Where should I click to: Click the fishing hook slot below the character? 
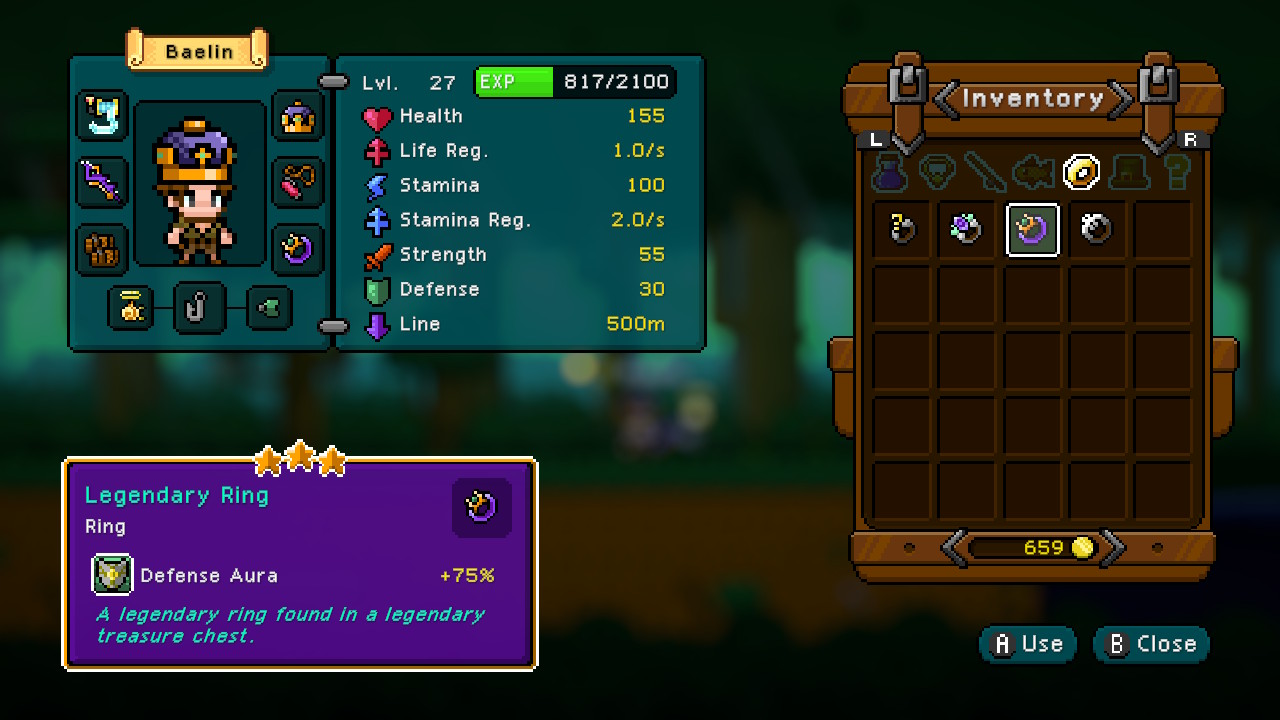tap(197, 309)
